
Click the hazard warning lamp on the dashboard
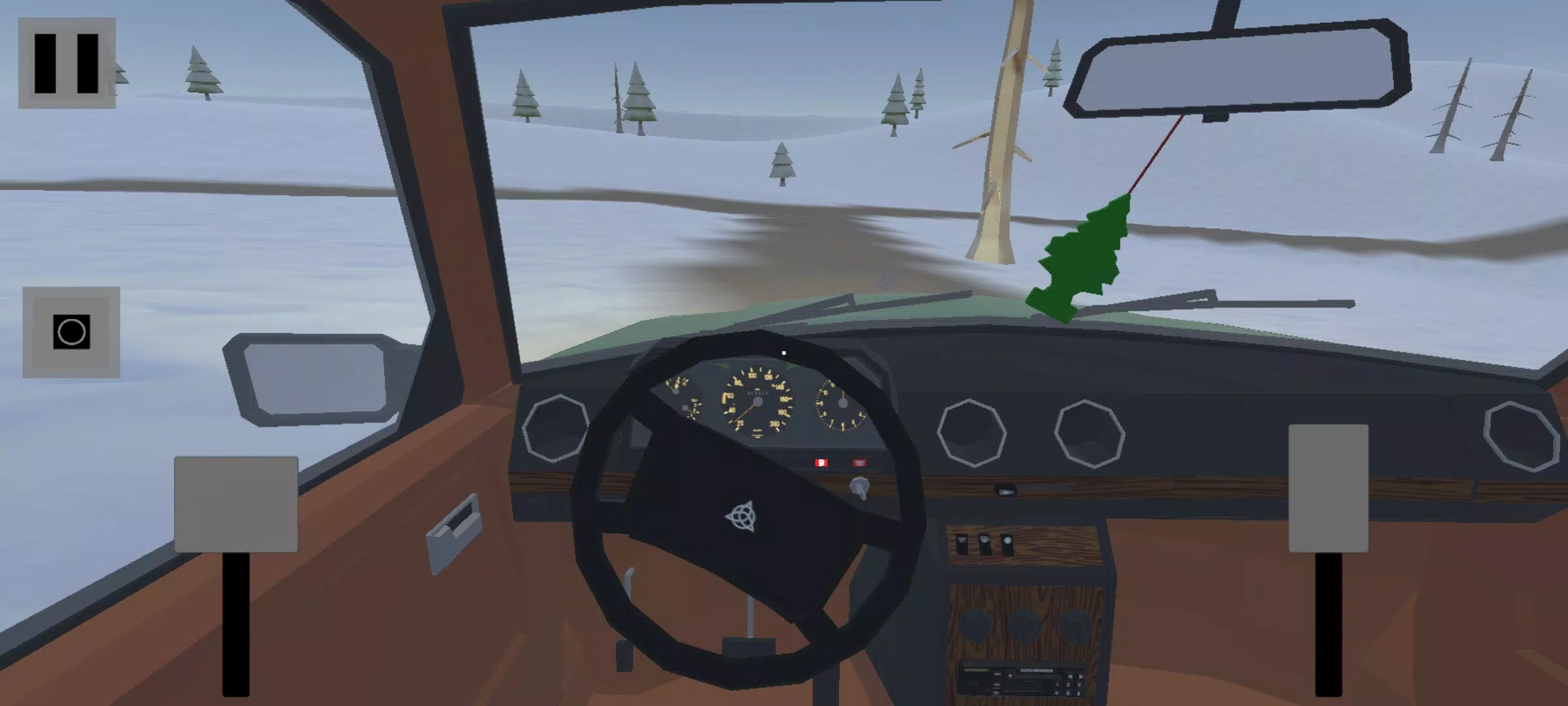click(860, 462)
